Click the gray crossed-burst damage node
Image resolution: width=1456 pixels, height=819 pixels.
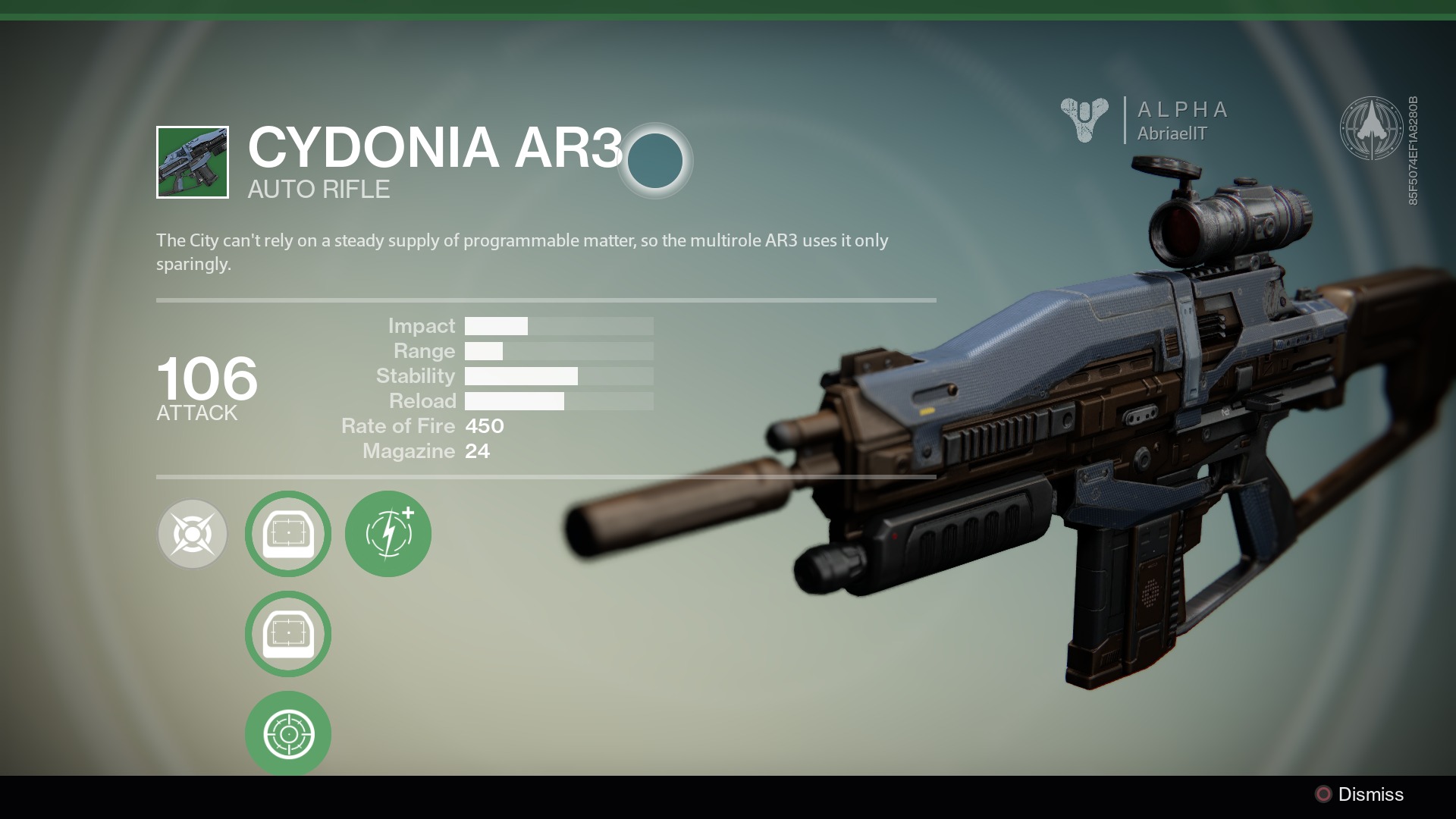[193, 534]
